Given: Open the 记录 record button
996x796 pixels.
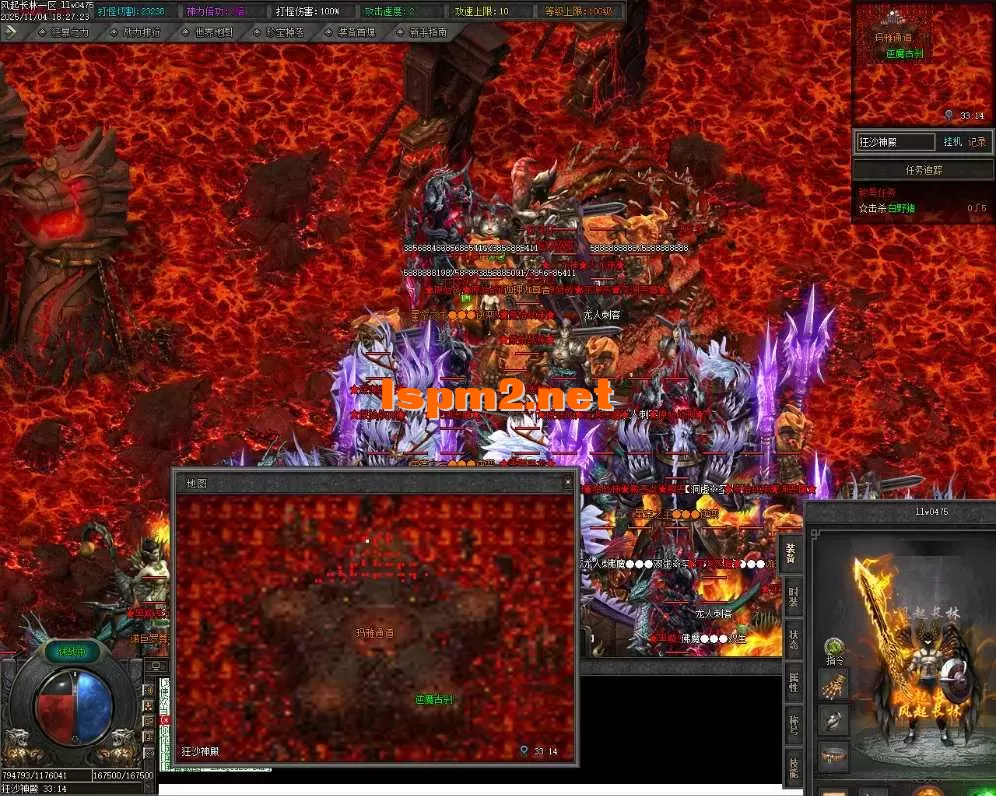Looking at the screenshot, I should point(977,142).
